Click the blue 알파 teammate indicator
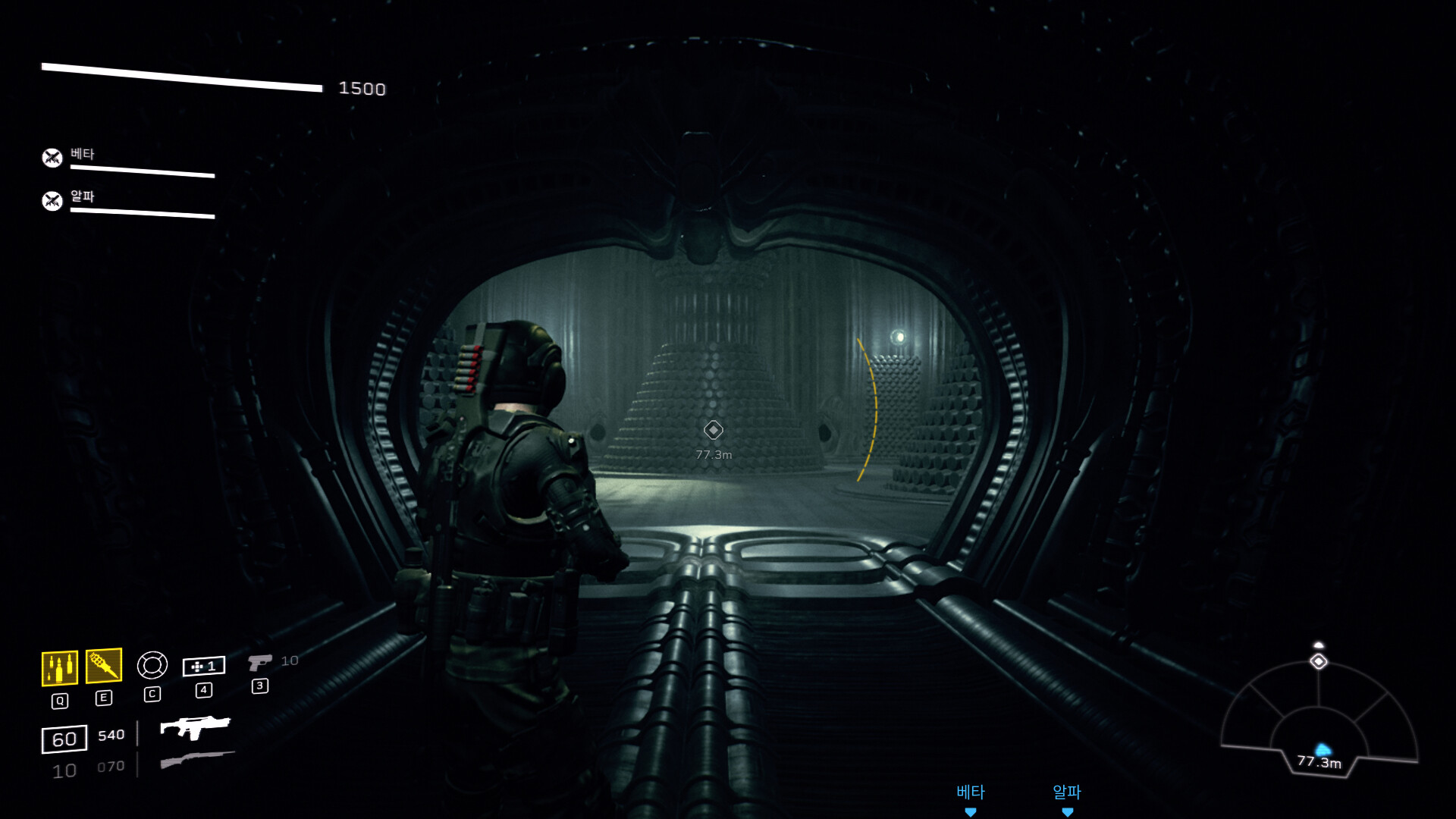This screenshot has width=1456, height=819. coord(1067,798)
